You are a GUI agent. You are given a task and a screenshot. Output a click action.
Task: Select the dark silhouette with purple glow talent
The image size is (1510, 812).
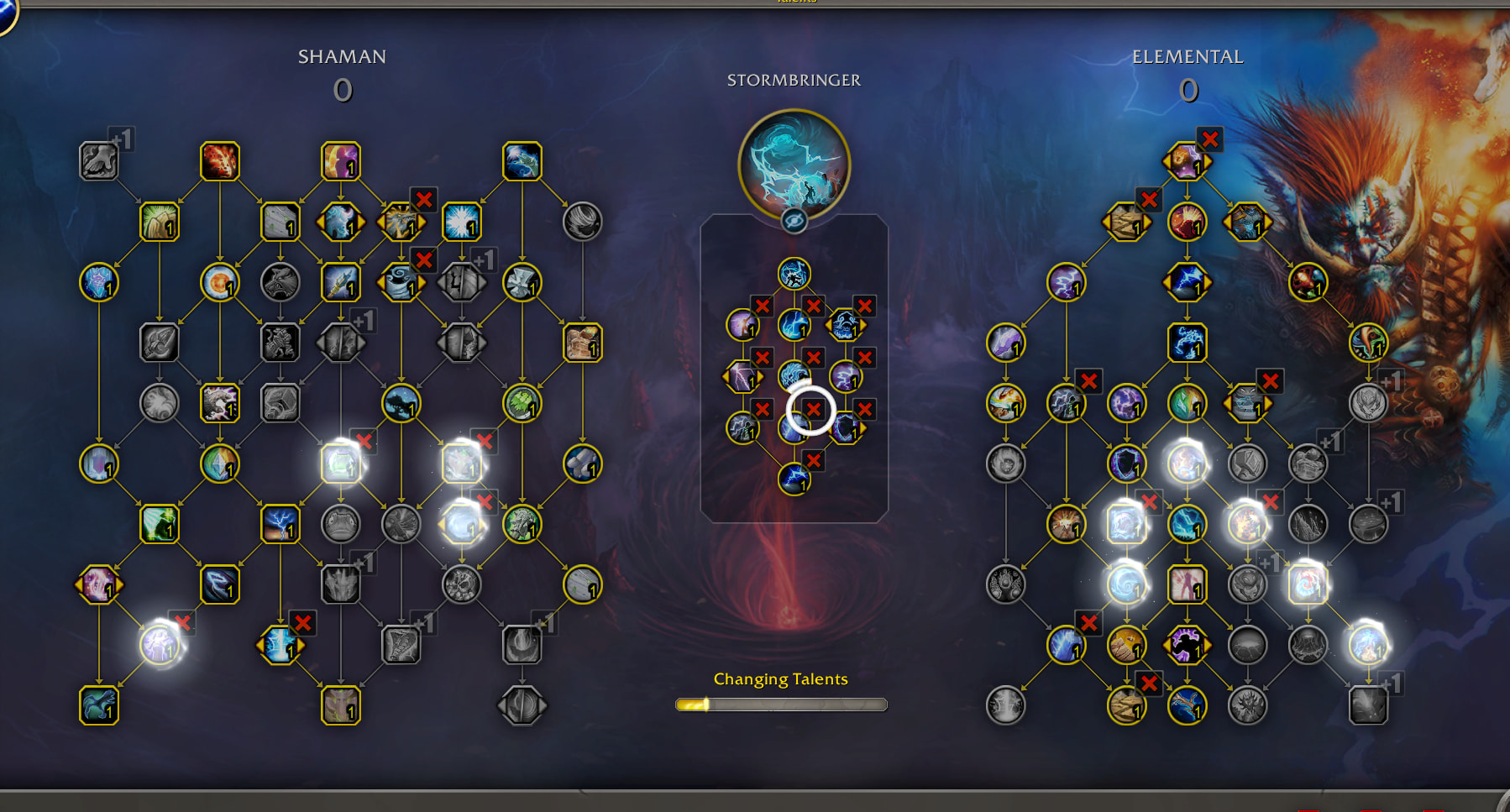pos(1187,645)
